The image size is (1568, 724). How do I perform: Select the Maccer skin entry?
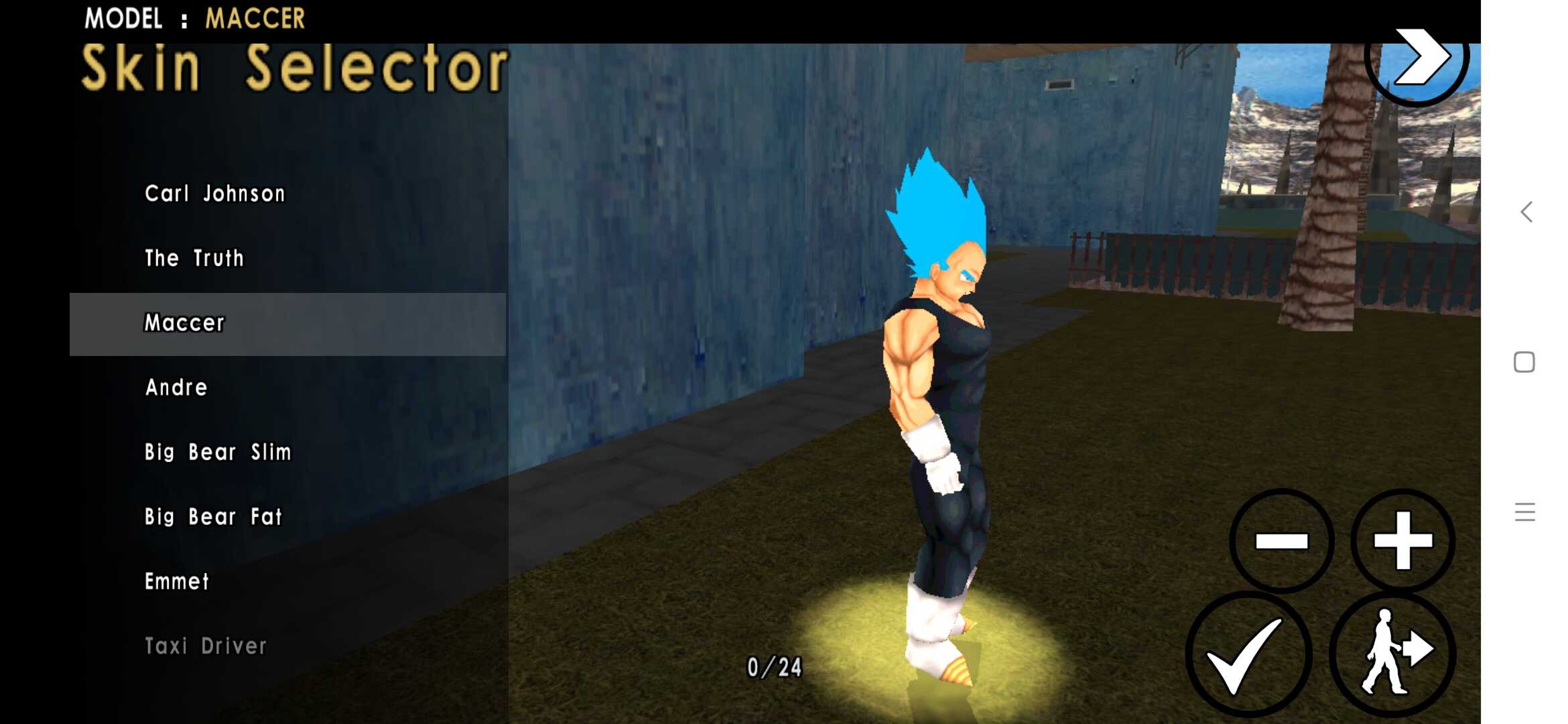[x=184, y=324]
